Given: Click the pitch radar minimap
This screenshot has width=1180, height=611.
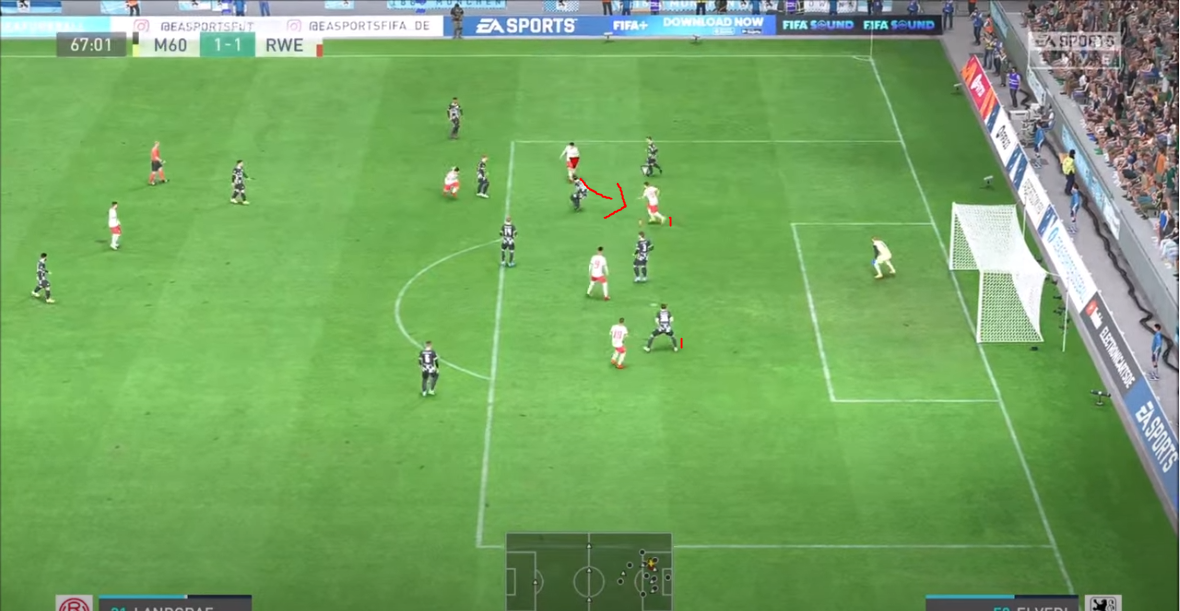Looking at the screenshot, I should click(588, 571).
